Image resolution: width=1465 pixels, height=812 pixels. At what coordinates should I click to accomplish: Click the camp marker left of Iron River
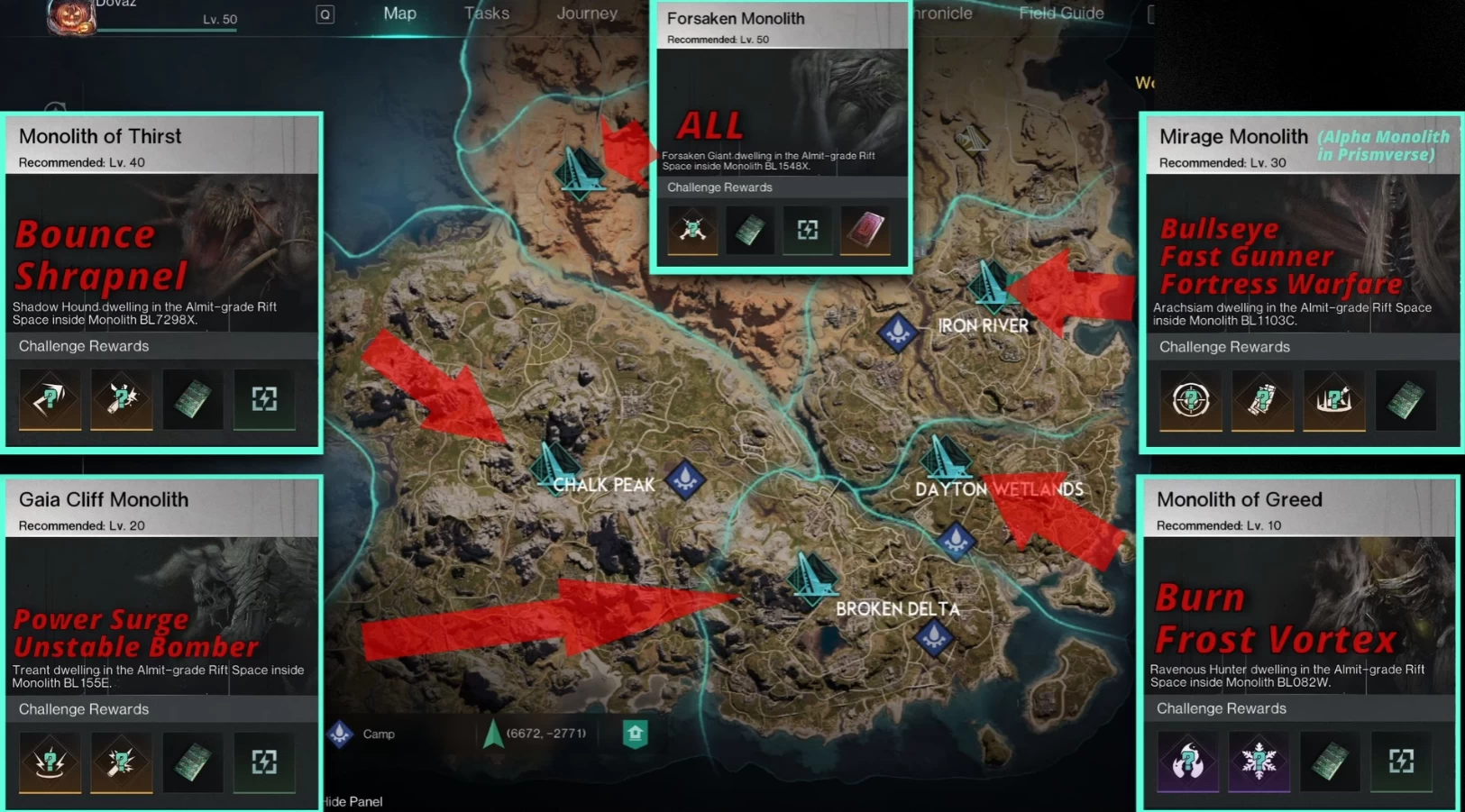(898, 333)
